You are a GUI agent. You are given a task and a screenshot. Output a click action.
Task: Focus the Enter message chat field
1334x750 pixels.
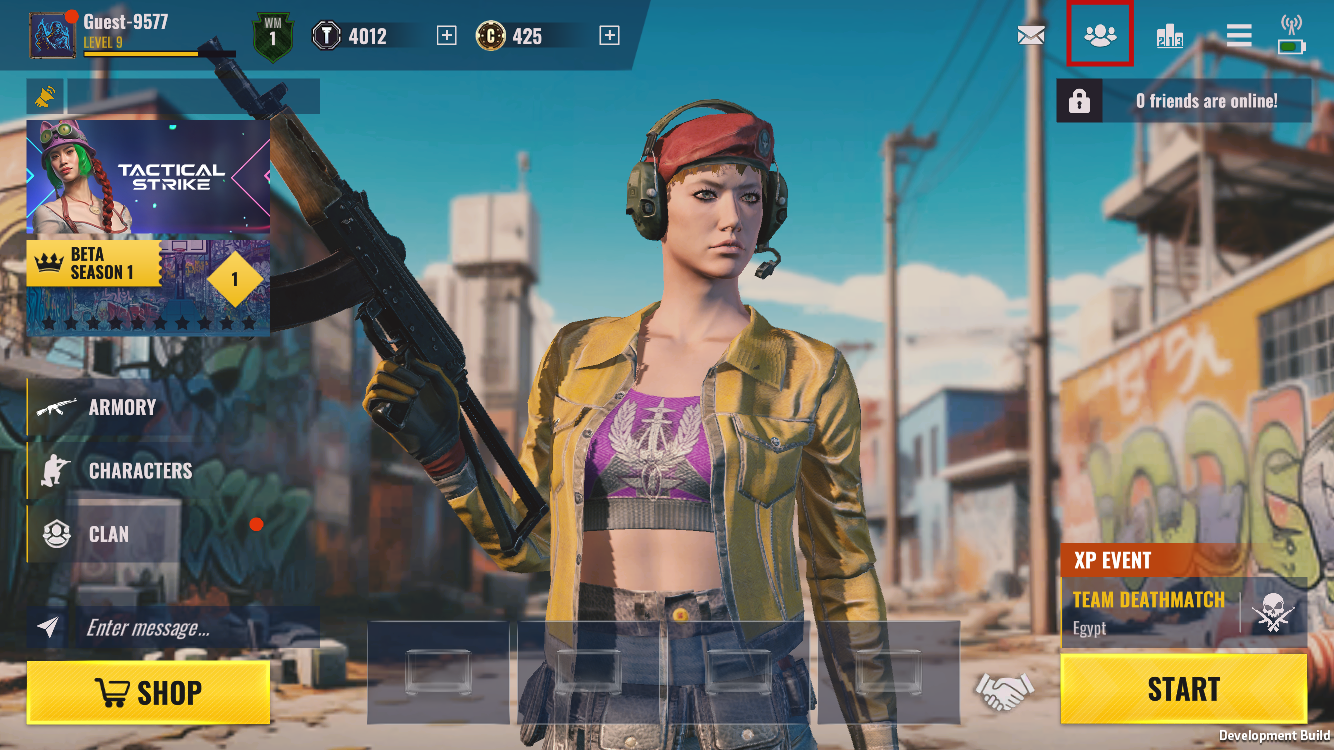click(x=195, y=628)
